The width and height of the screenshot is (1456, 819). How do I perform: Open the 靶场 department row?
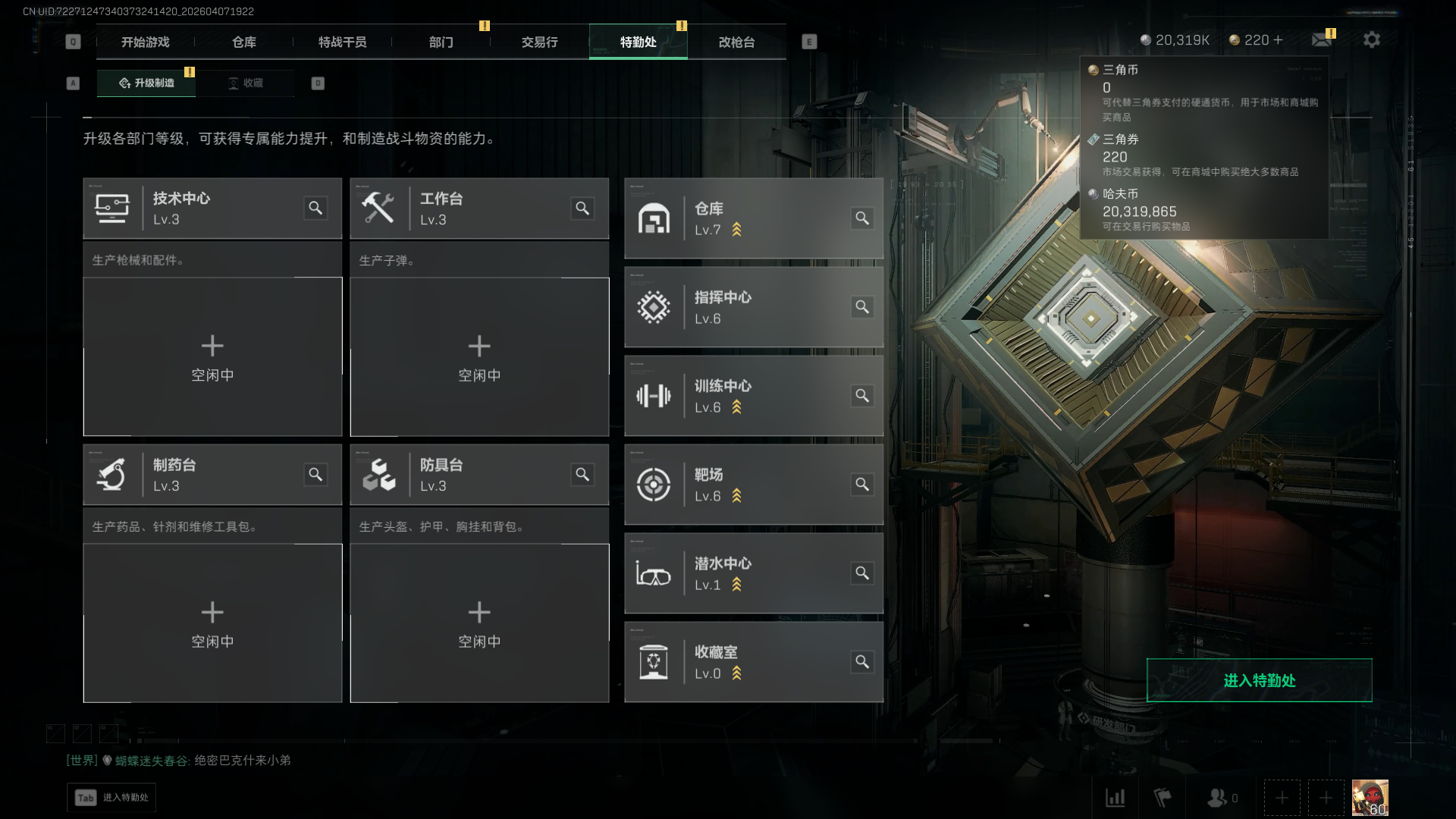click(753, 485)
